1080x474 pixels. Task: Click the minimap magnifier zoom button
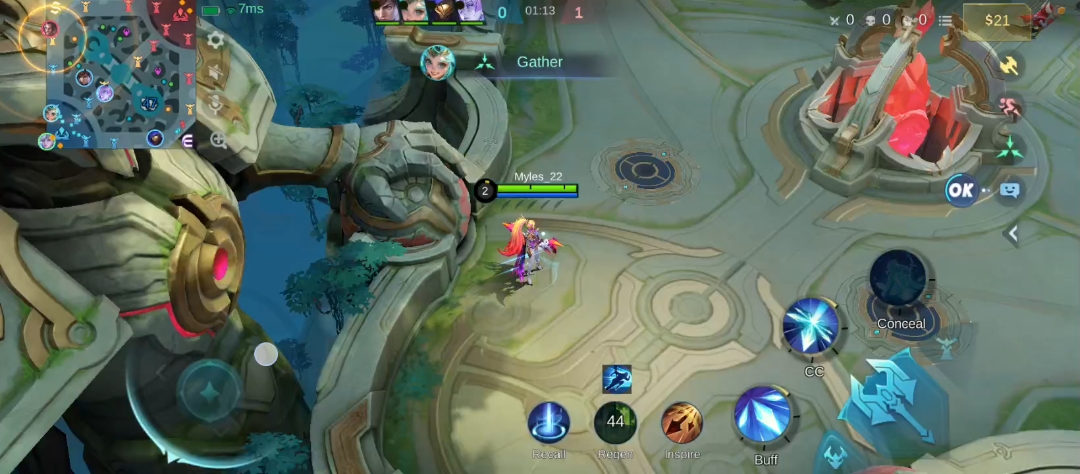click(217, 140)
